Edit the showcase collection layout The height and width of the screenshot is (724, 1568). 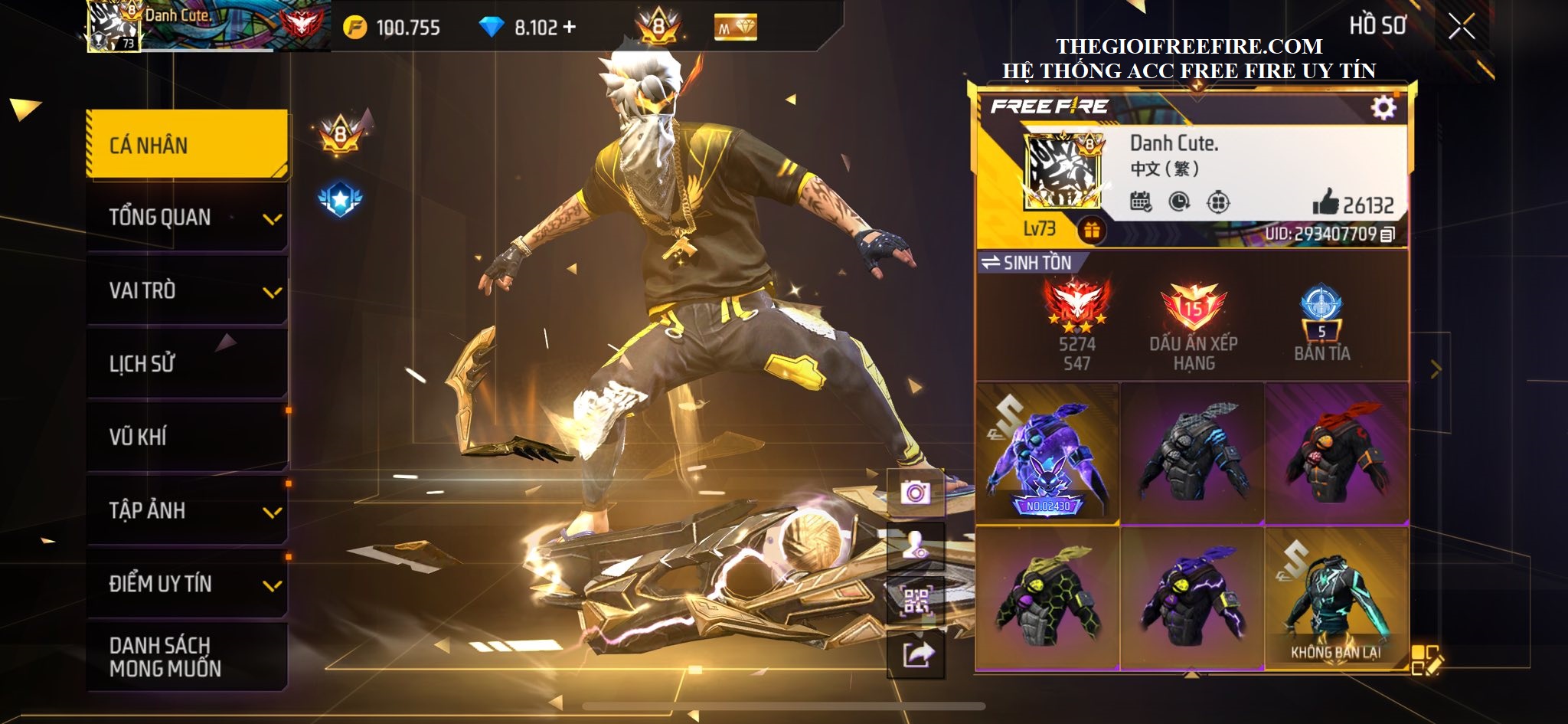(x=1426, y=660)
